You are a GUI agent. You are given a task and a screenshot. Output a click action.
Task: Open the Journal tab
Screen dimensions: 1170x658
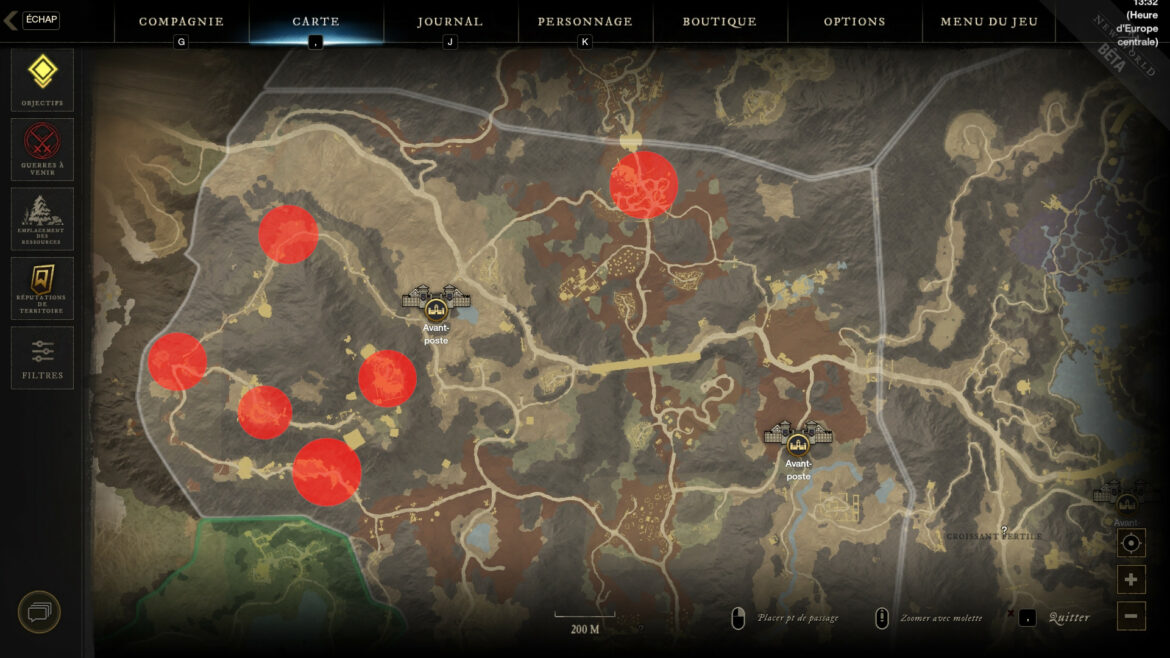click(x=450, y=21)
